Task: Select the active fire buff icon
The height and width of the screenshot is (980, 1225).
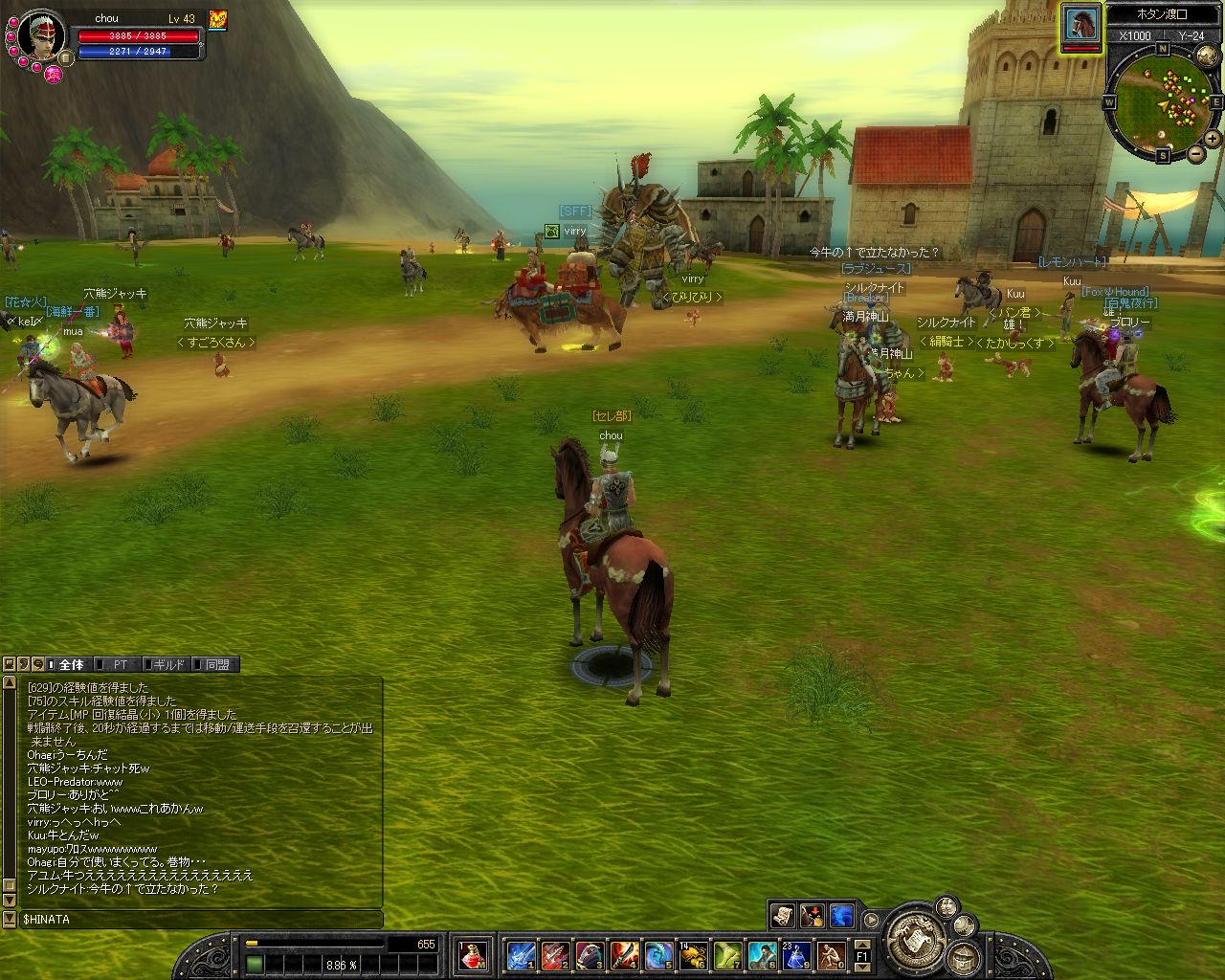Action: tap(218, 19)
